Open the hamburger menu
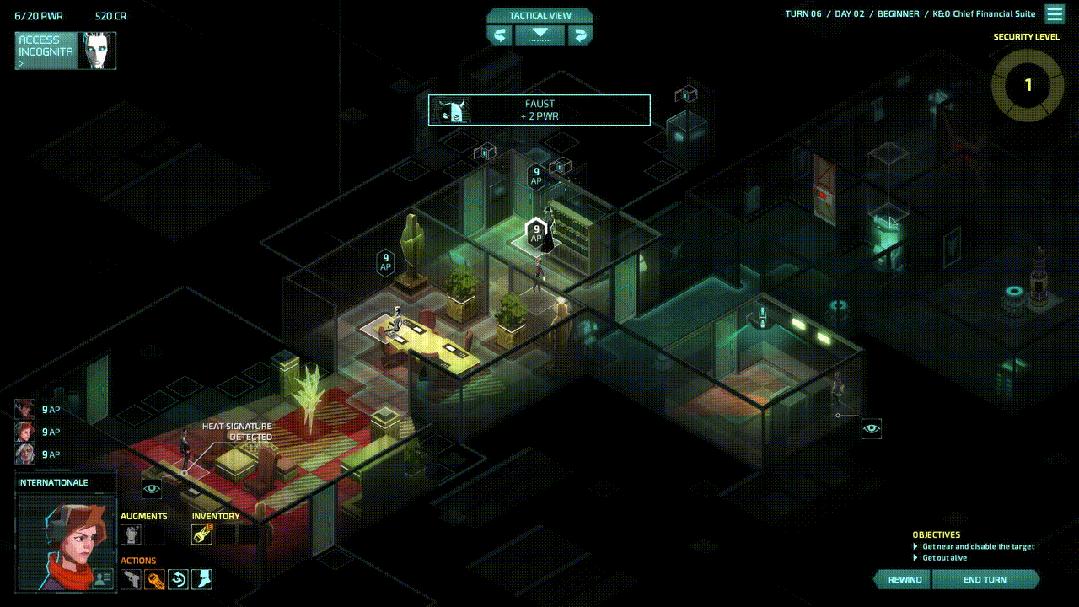The width and height of the screenshot is (1079, 607). pyautogui.click(x=1055, y=14)
